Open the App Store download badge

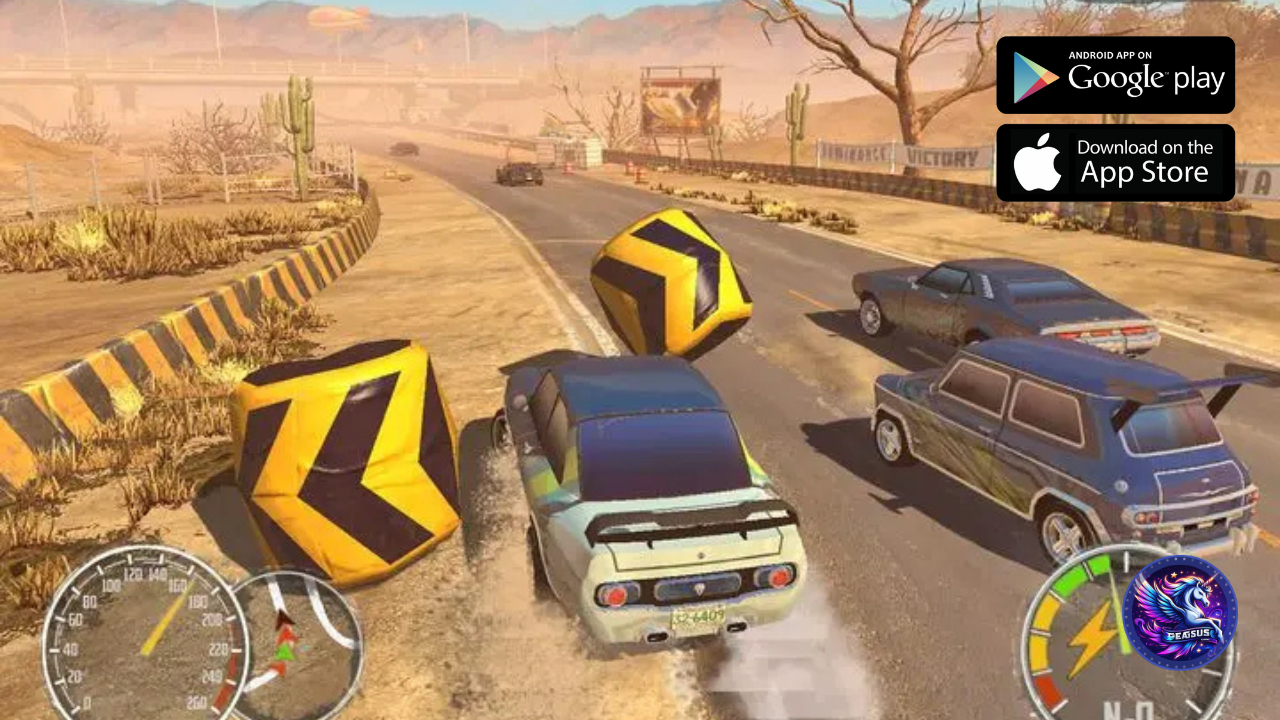1115,163
